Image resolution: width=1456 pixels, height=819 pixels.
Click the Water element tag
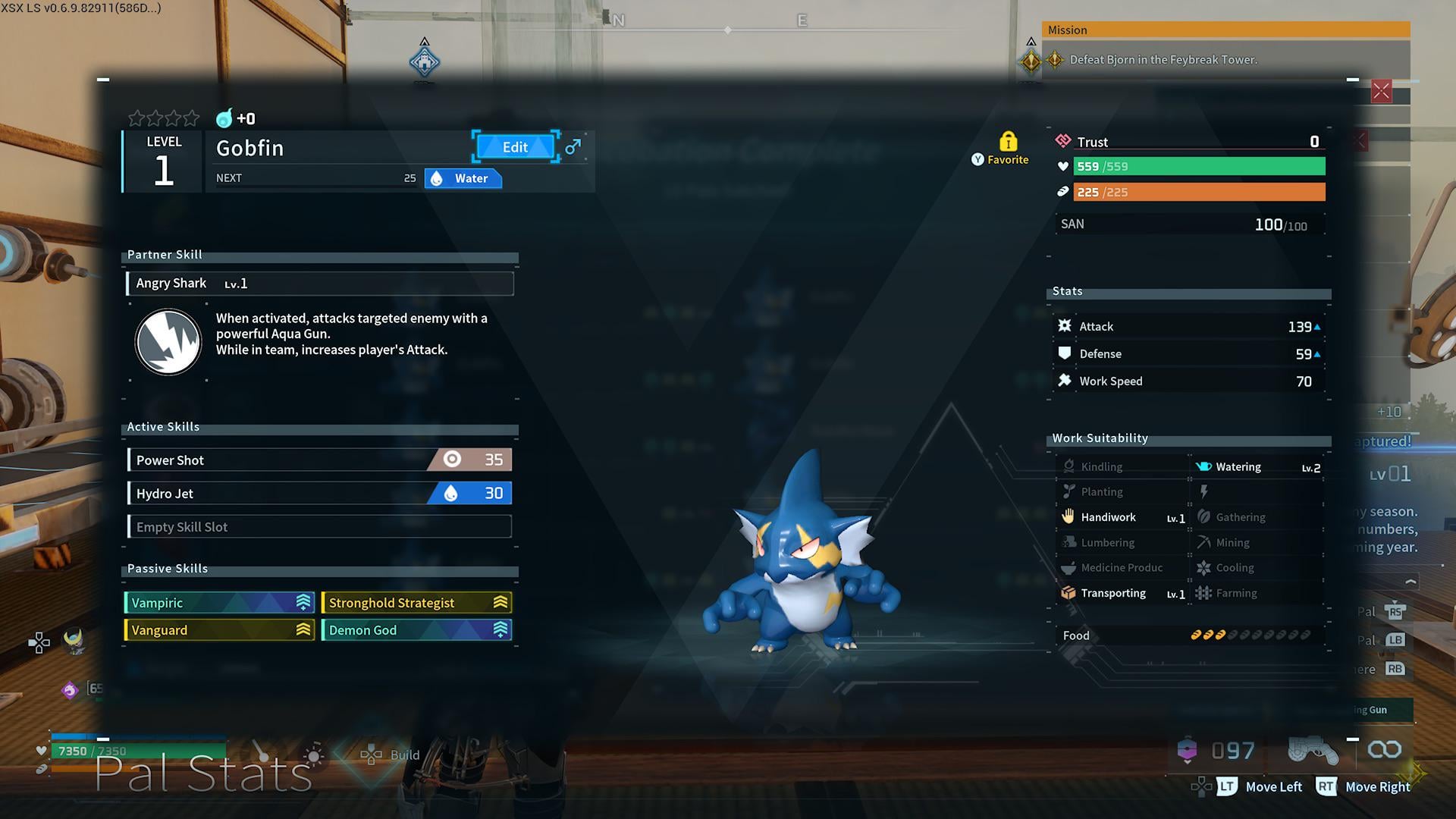[463, 179]
